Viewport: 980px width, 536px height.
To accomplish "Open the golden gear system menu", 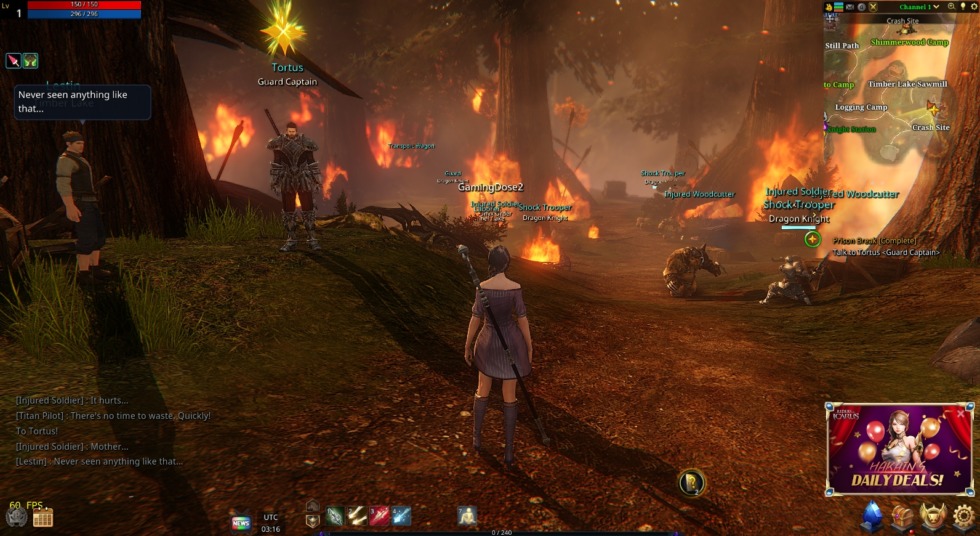I will (963, 516).
